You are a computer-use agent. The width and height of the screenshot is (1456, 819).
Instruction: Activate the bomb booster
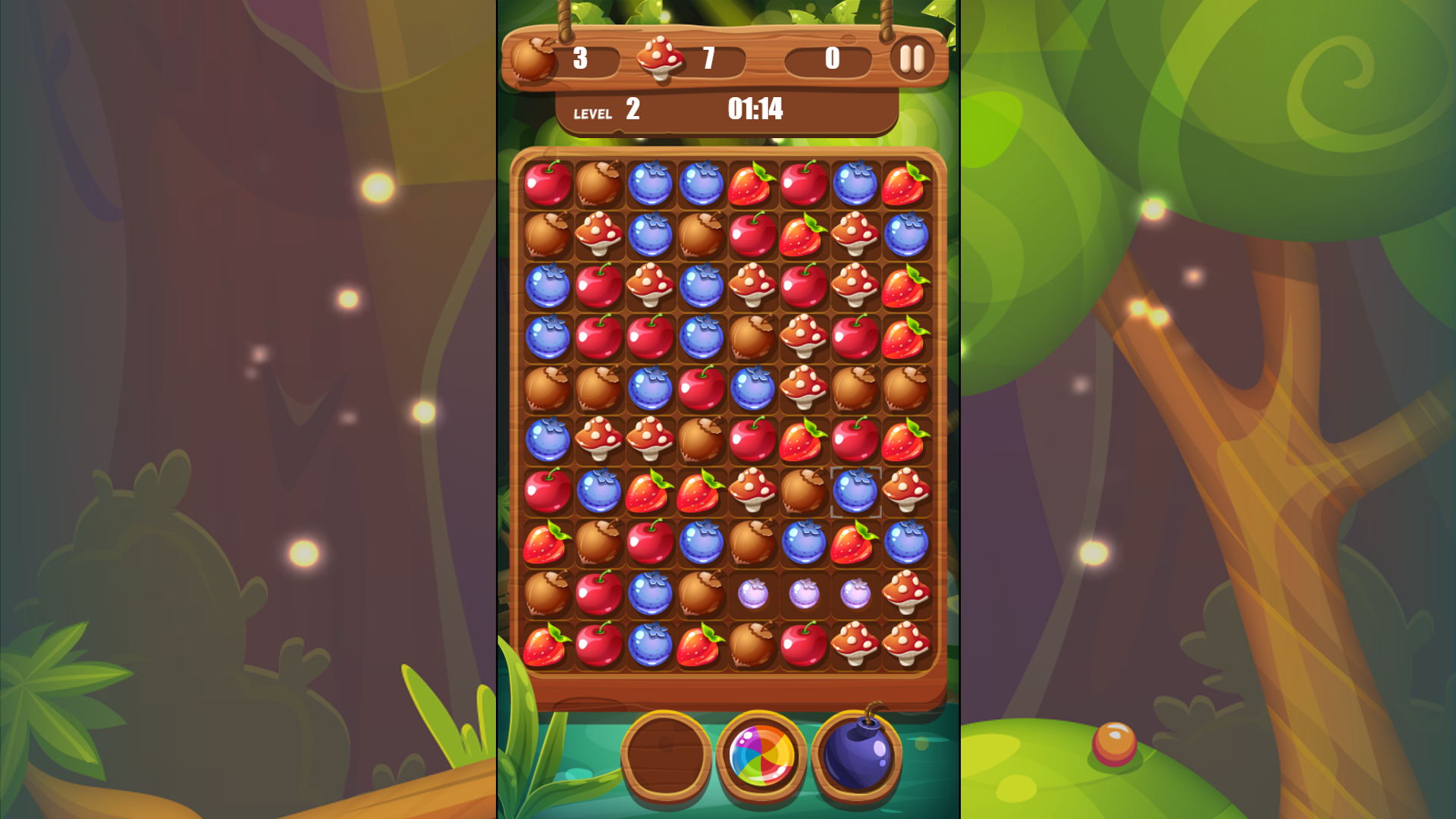(858, 757)
